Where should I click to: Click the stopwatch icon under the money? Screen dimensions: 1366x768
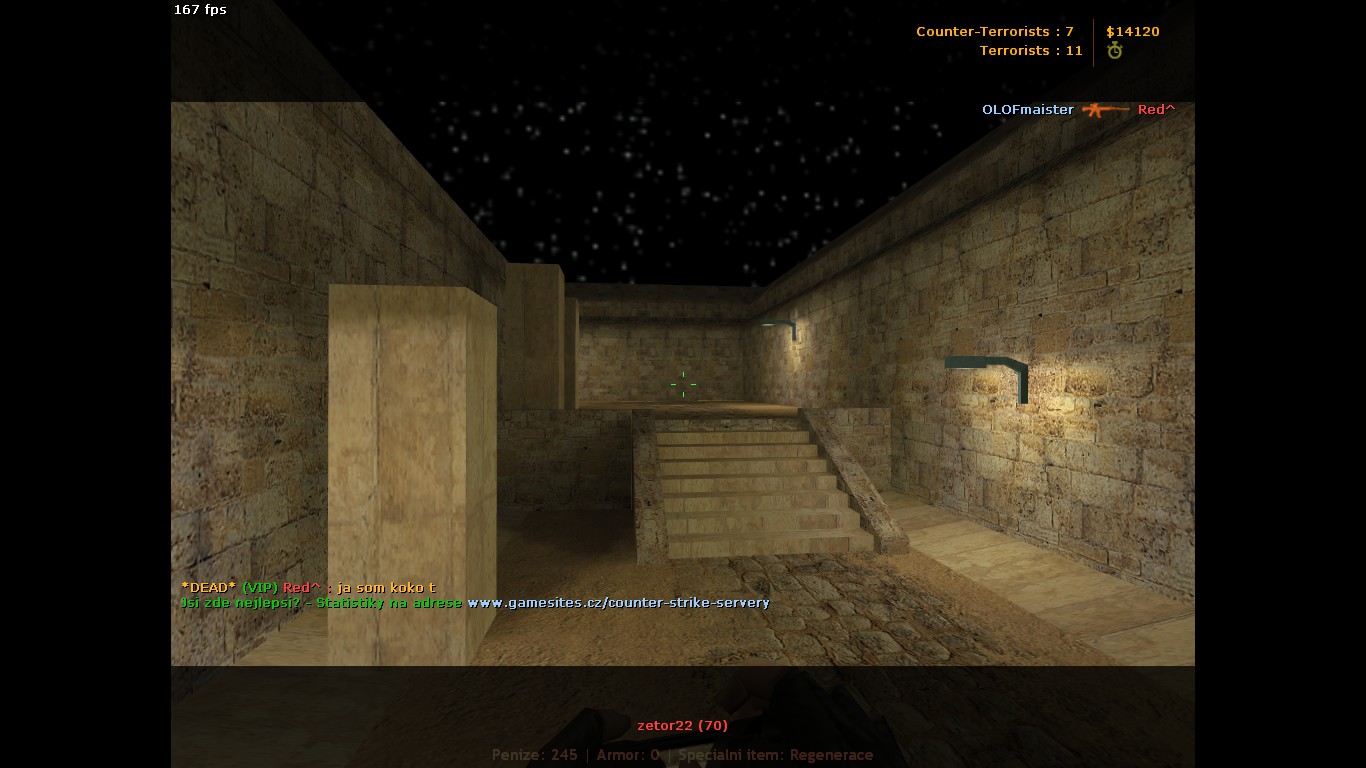click(1115, 51)
